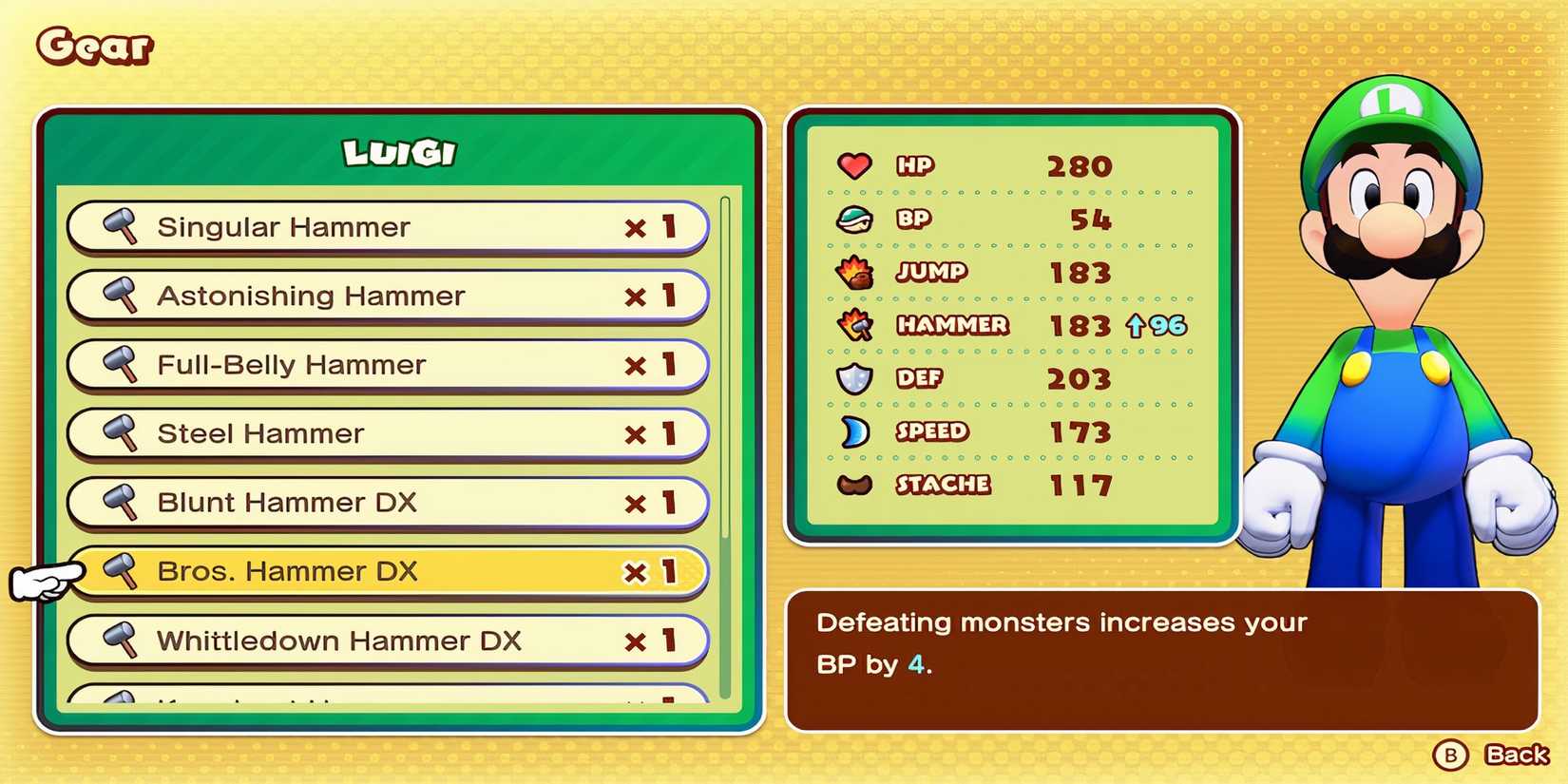Click the heart HP stat icon
The image size is (1568, 784).
[854, 165]
